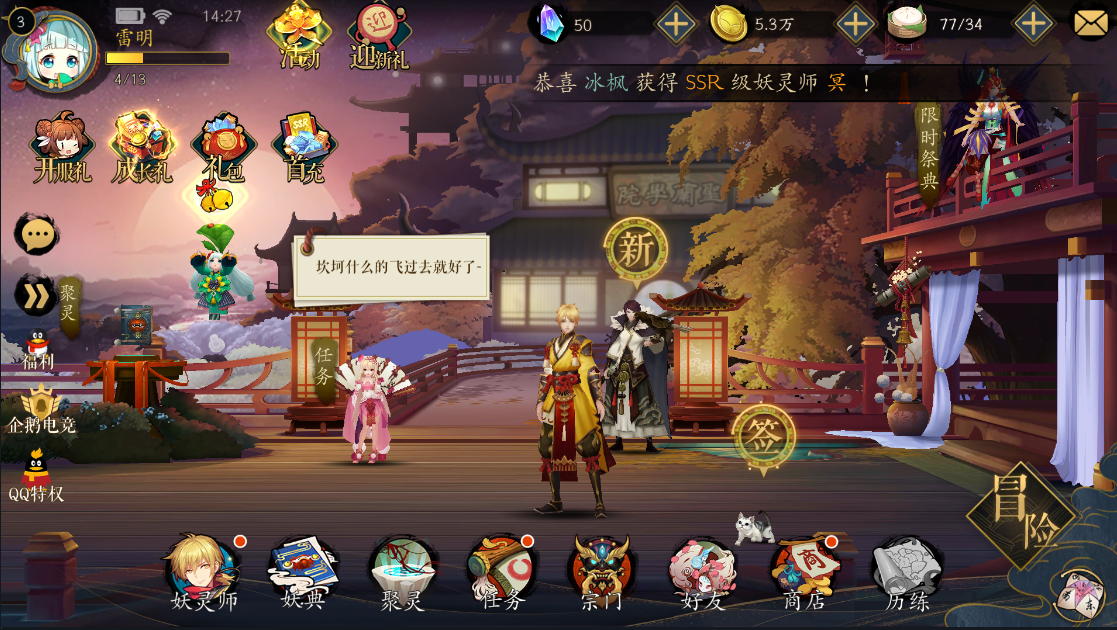
Task: Open the 妖灵师 character menu
Action: (201, 571)
